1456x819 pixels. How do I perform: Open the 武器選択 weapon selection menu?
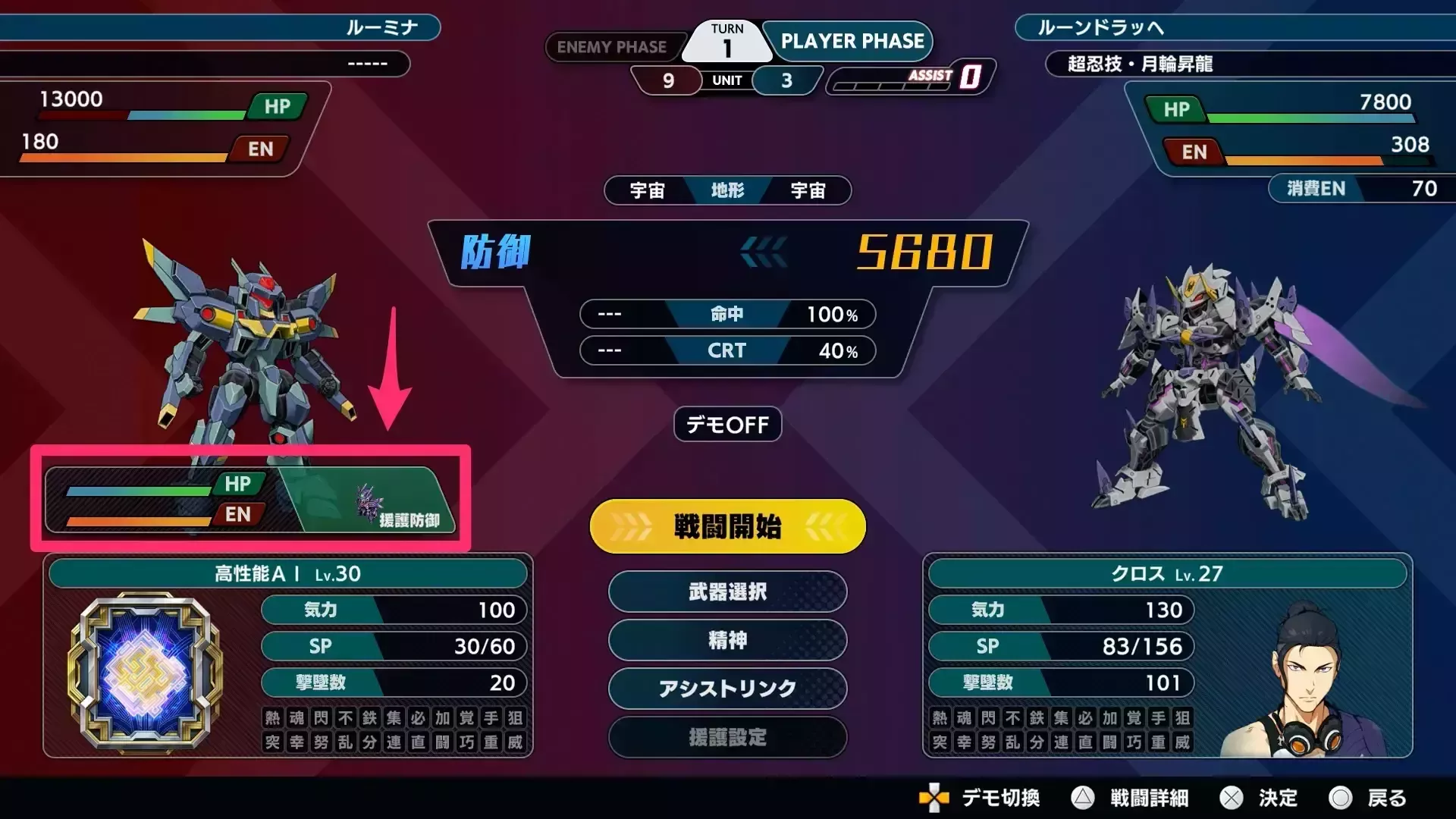(726, 592)
